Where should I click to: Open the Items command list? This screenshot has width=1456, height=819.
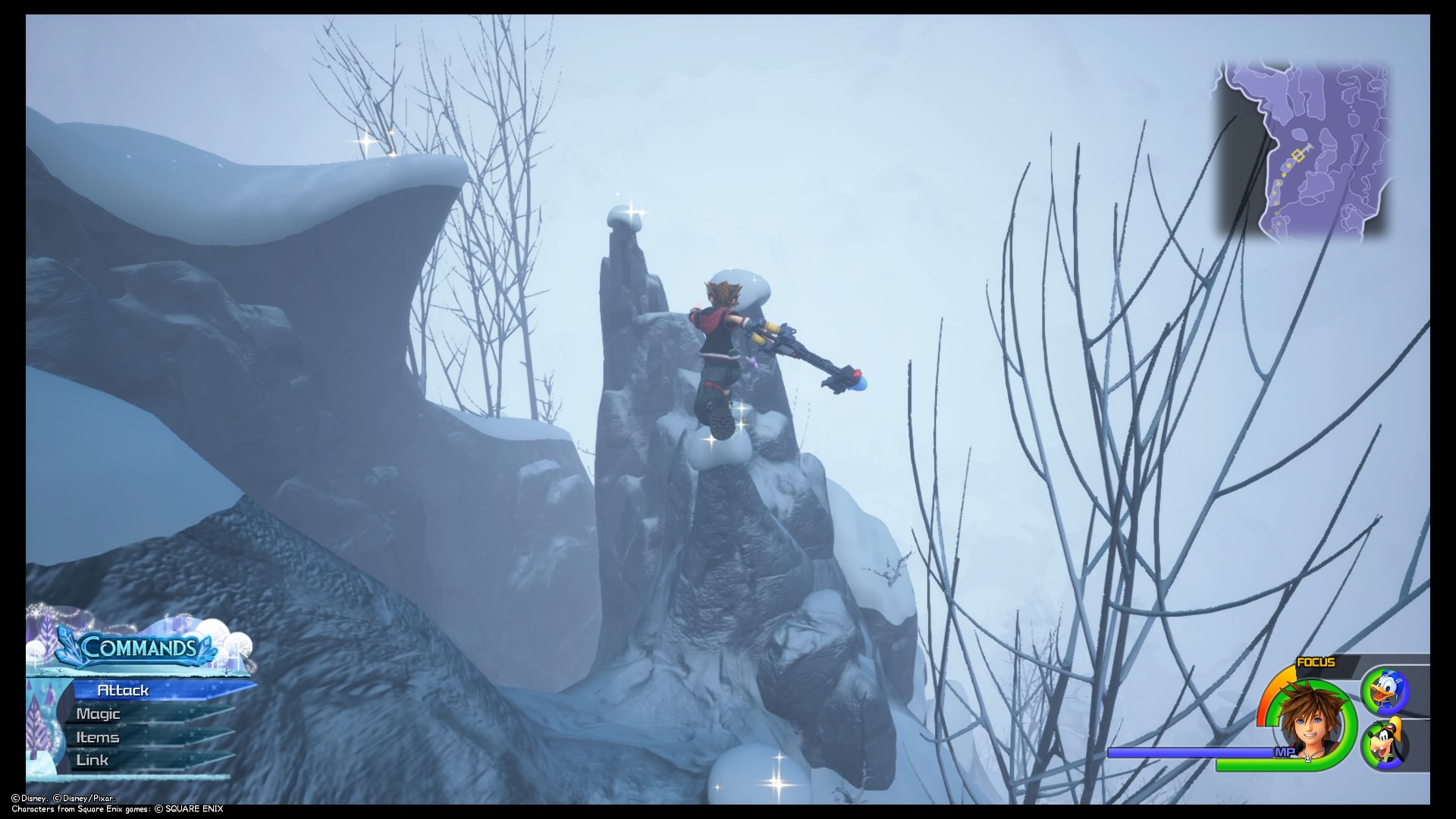97,736
